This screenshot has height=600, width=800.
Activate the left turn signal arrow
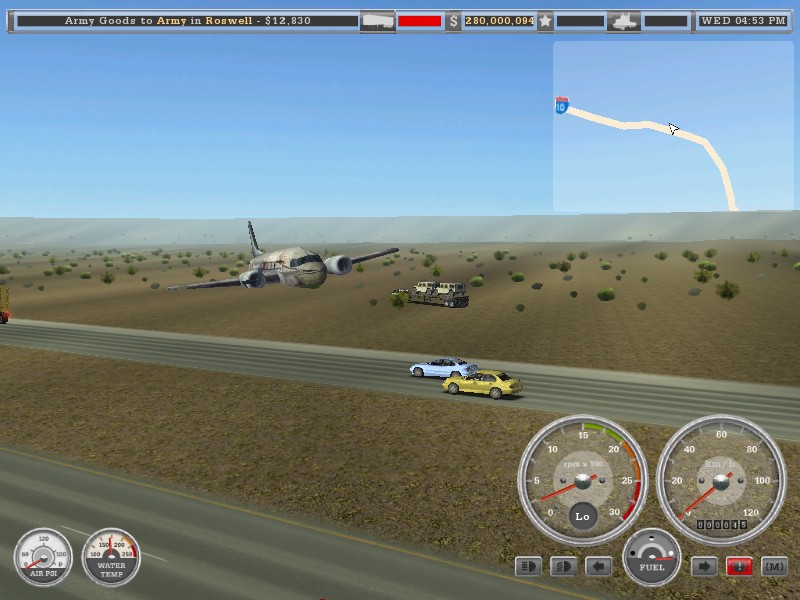(x=598, y=567)
